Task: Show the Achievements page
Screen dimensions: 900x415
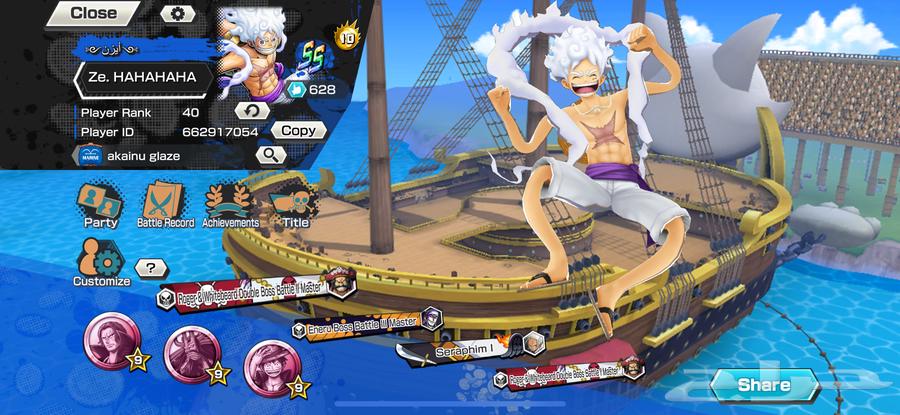Action: 231,204
